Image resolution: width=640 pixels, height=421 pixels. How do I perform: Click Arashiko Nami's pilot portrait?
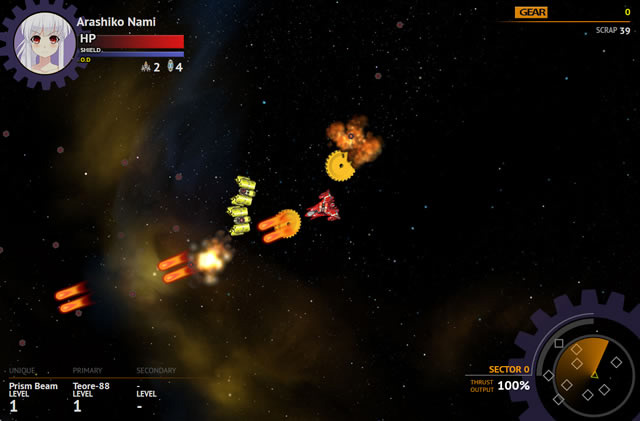click(x=45, y=41)
